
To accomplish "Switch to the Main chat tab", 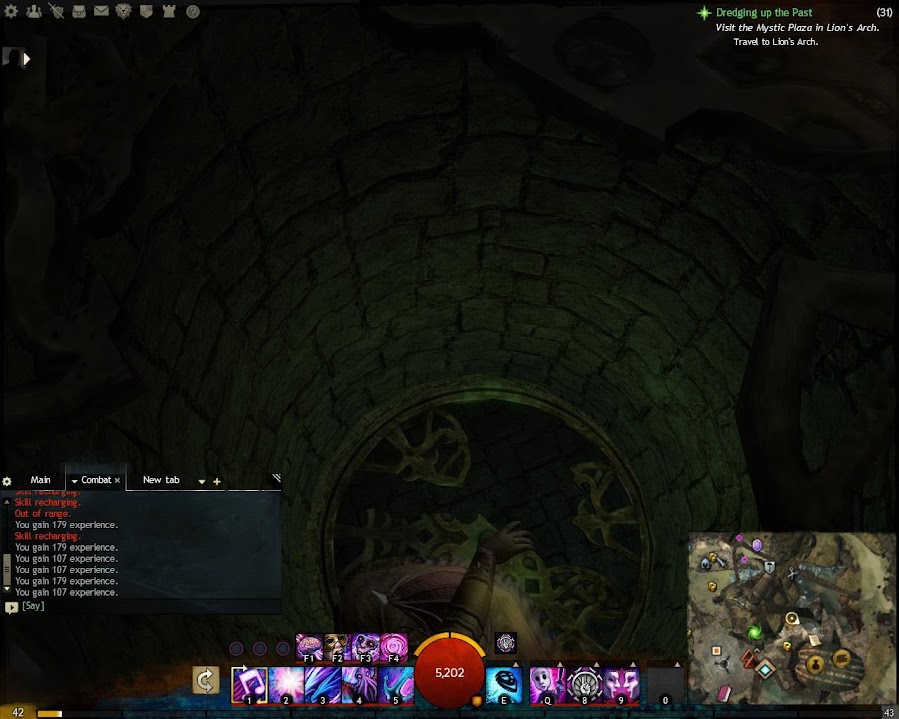I will (40, 480).
